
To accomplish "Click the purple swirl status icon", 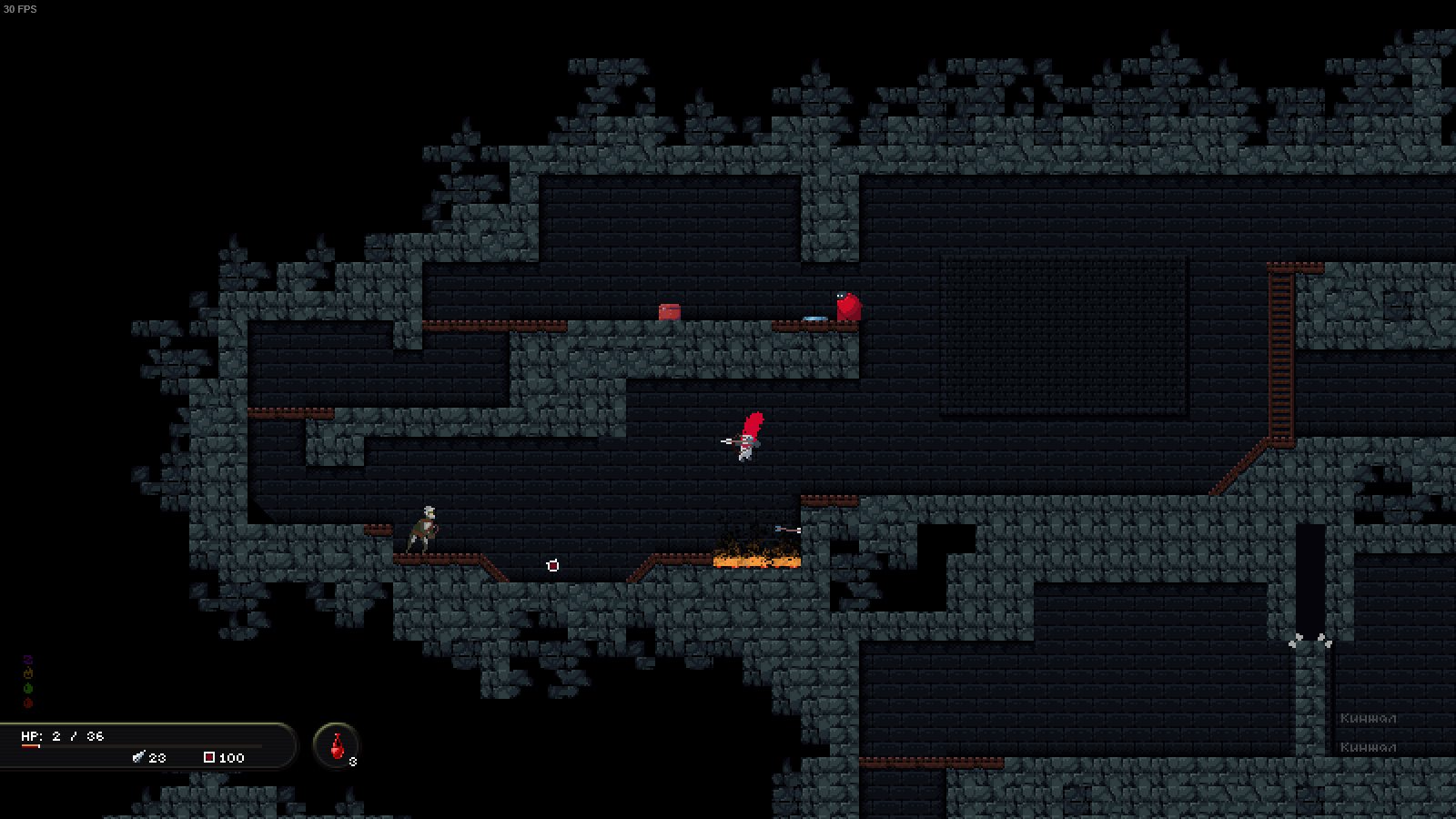I will (28, 659).
